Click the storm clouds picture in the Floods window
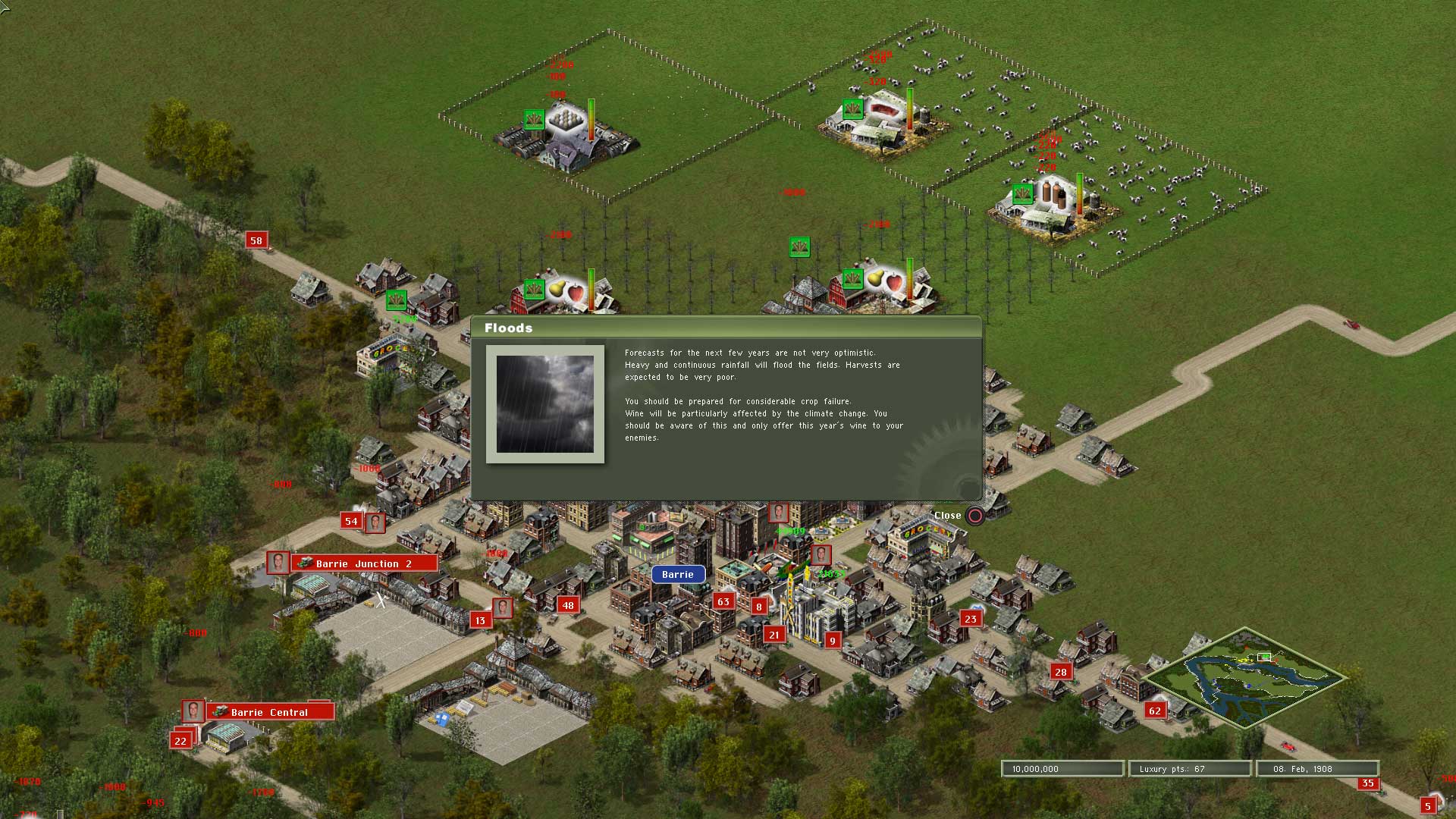1456x819 pixels. 544,403
